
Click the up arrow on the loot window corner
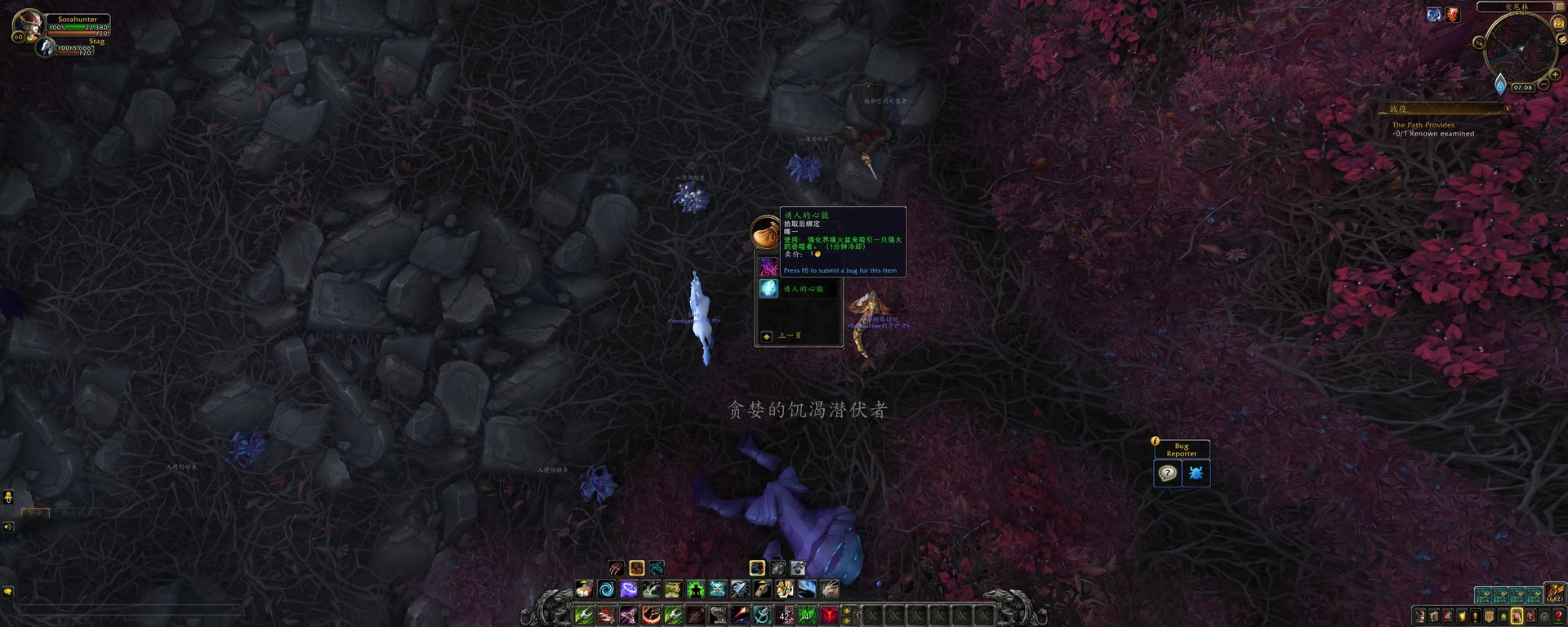pyautogui.click(x=765, y=336)
